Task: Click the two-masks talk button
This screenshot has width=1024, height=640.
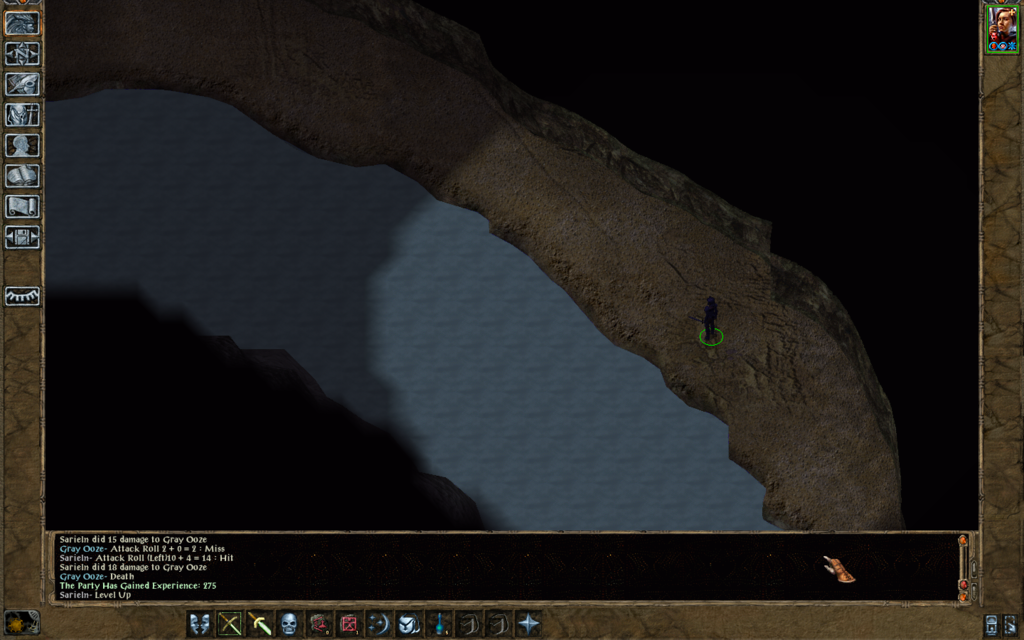Action: (200, 624)
